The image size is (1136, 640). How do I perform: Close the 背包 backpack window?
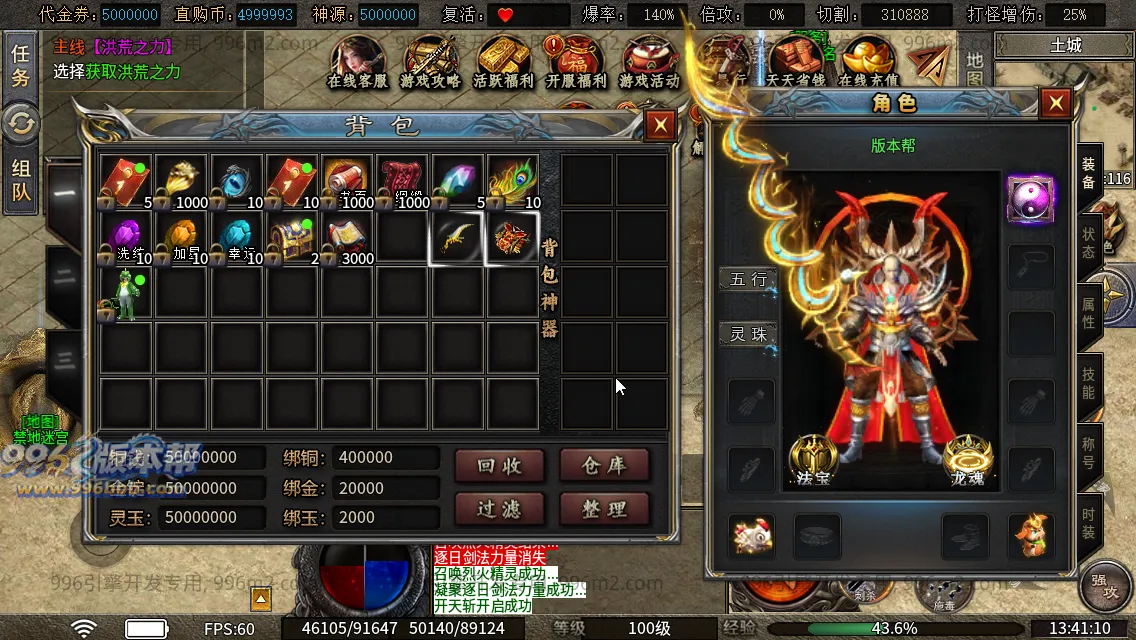(659, 125)
